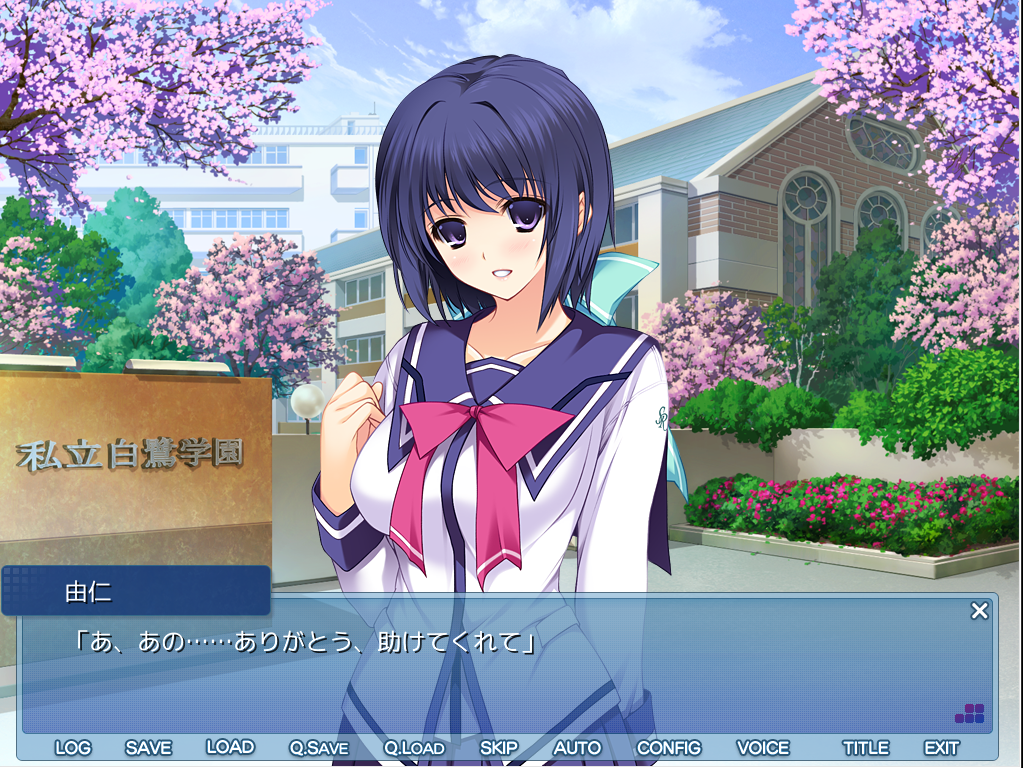The image size is (1023, 768).
Task: Return to the TITLE screen
Action: pyautogui.click(x=865, y=748)
